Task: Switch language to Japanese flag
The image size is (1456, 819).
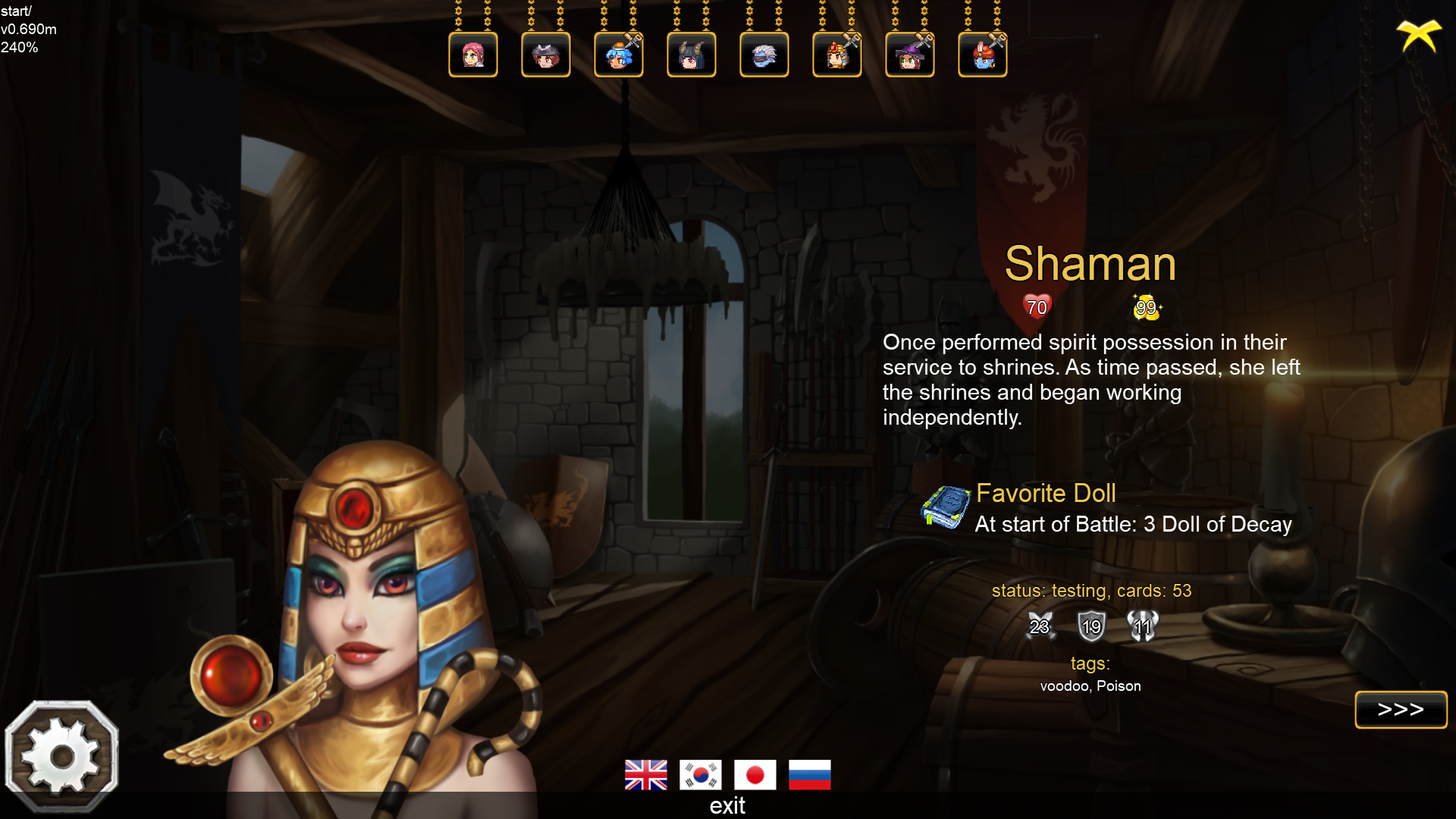Action: pyautogui.click(x=755, y=775)
